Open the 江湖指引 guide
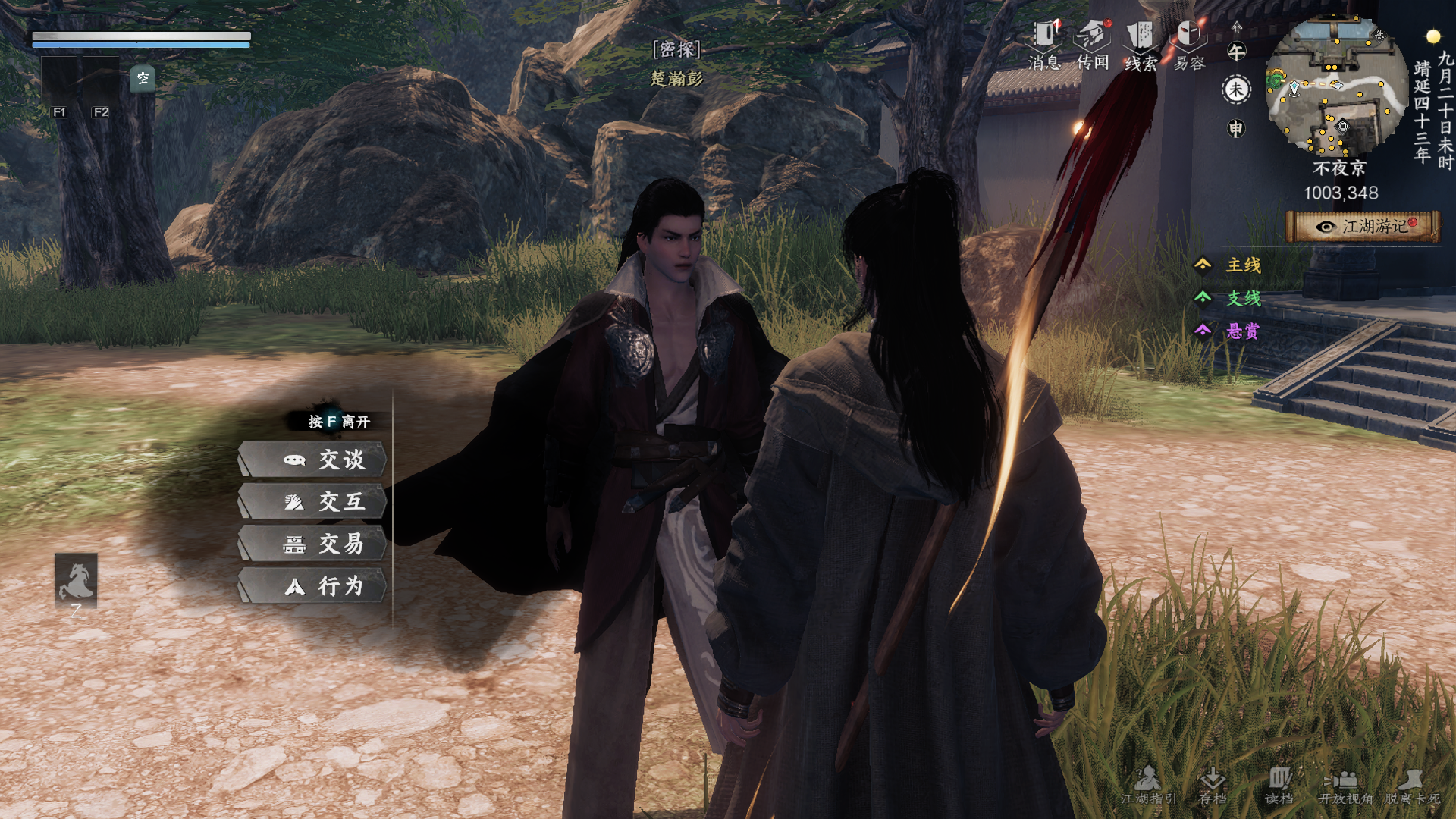 point(1148,785)
